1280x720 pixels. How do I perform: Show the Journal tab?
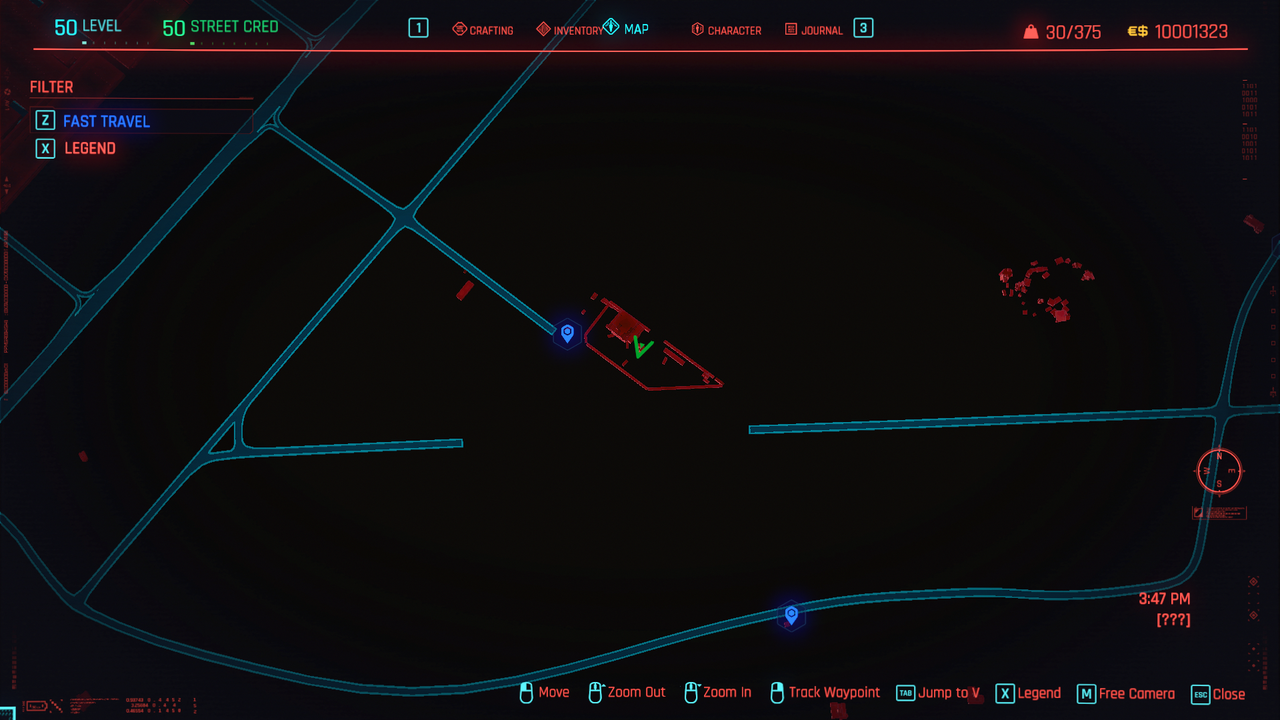point(813,30)
